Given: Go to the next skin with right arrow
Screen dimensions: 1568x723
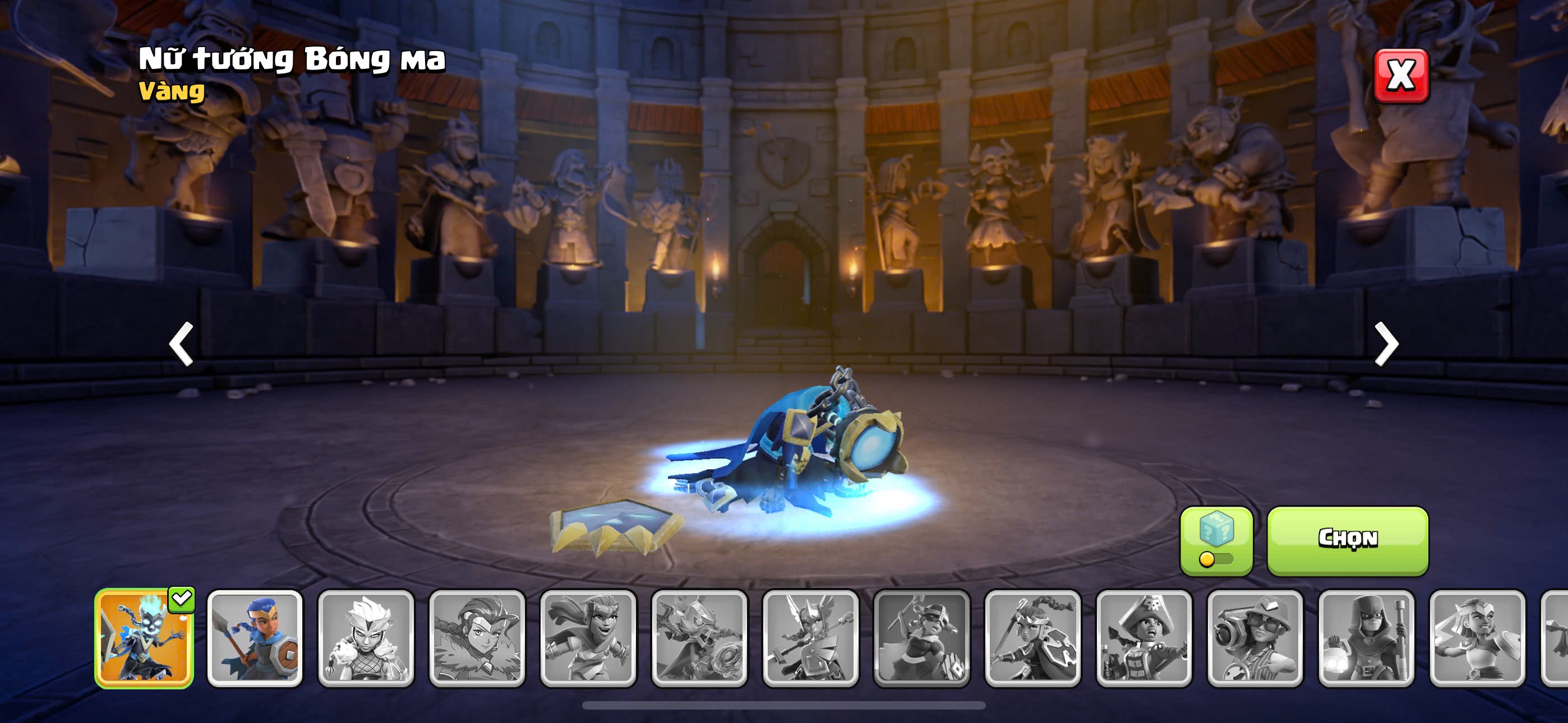Looking at the screenshot, I should point(1386,344).
